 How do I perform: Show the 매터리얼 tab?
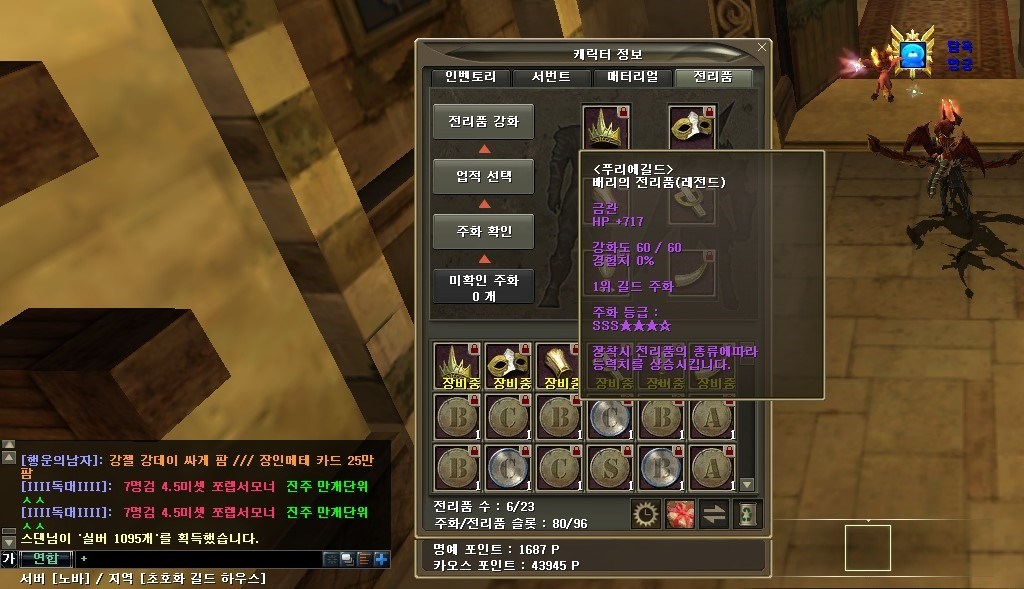(x=632, y=77)
